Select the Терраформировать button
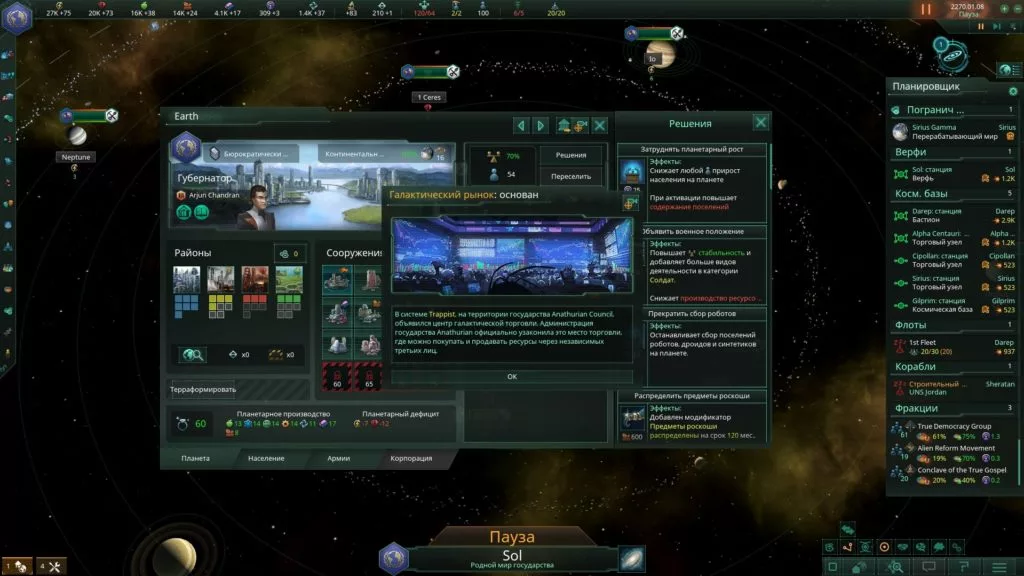 pos(202,389)
